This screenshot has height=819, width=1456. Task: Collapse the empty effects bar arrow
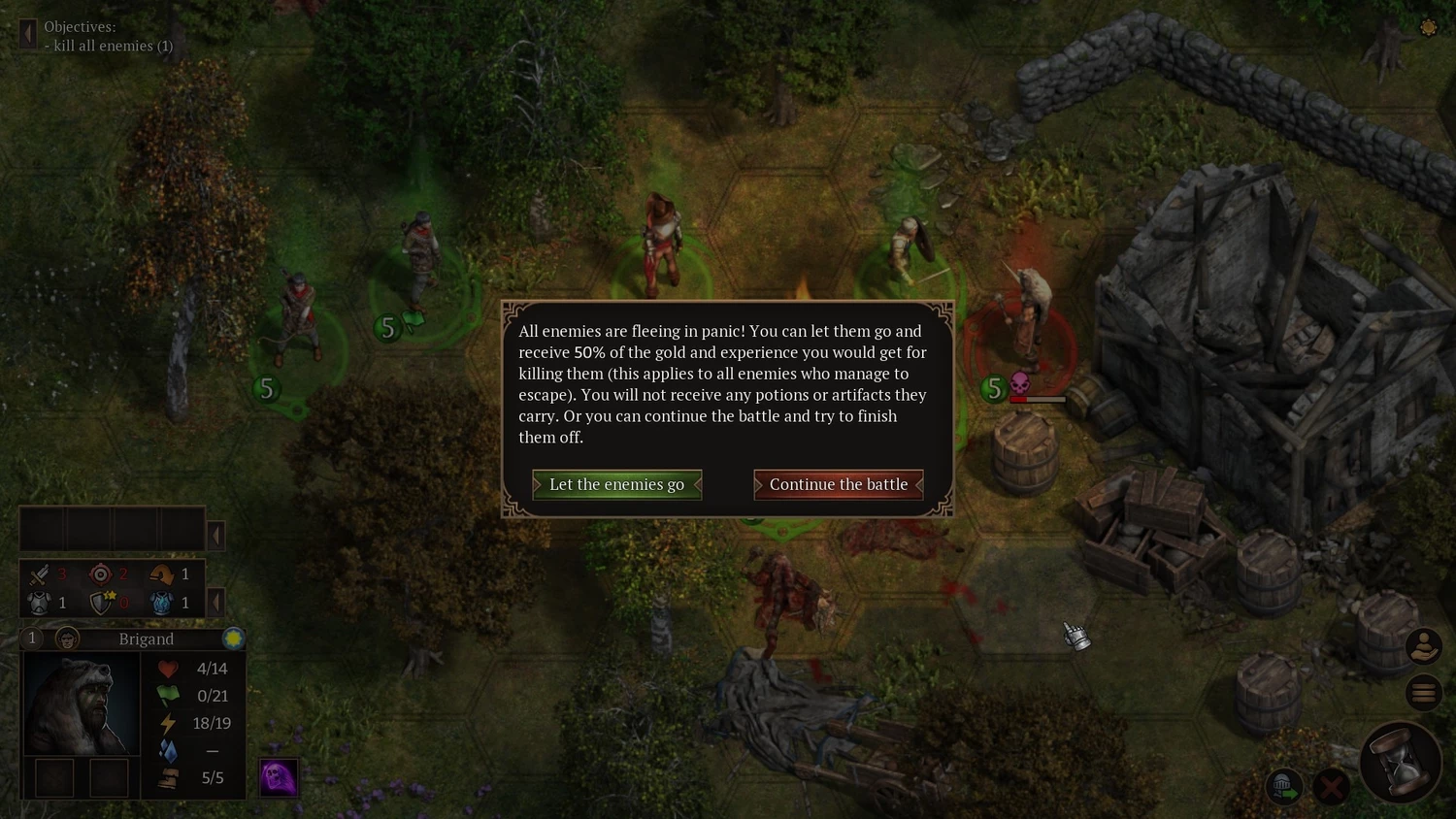pyautogui.click(x=216, y=535)
